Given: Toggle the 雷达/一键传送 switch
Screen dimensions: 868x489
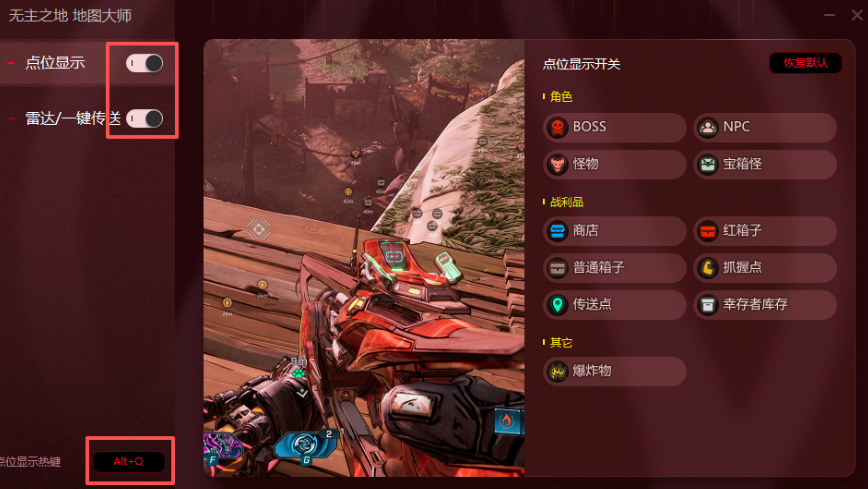Looking at the screenshot, I should pos(144,118).
